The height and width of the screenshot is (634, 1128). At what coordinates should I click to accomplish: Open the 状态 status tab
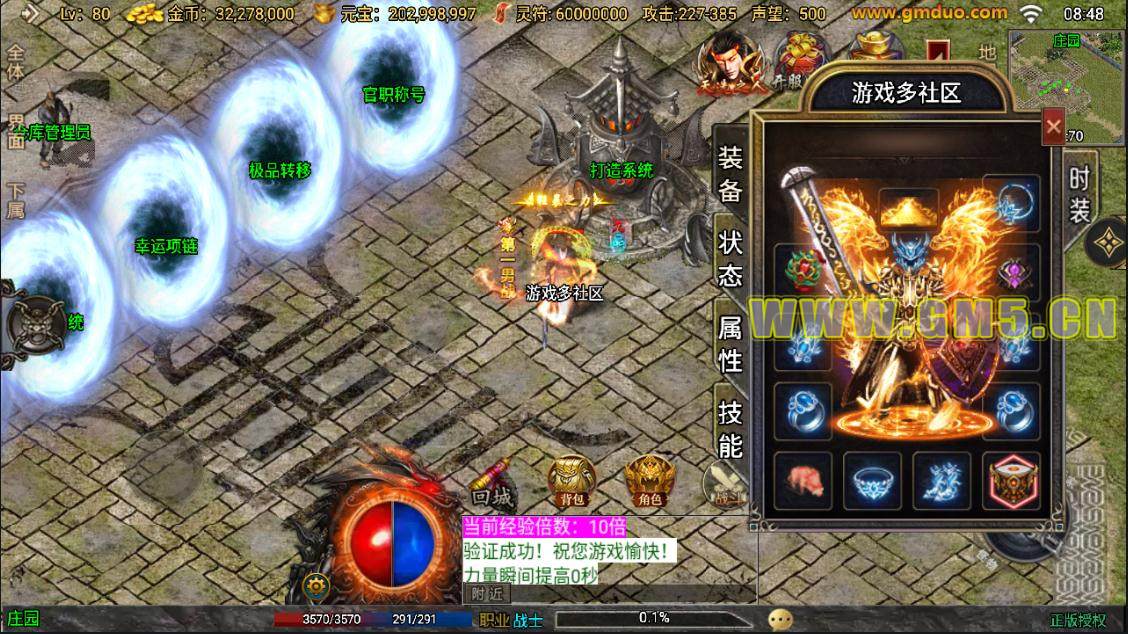click(x=731, y=259)
